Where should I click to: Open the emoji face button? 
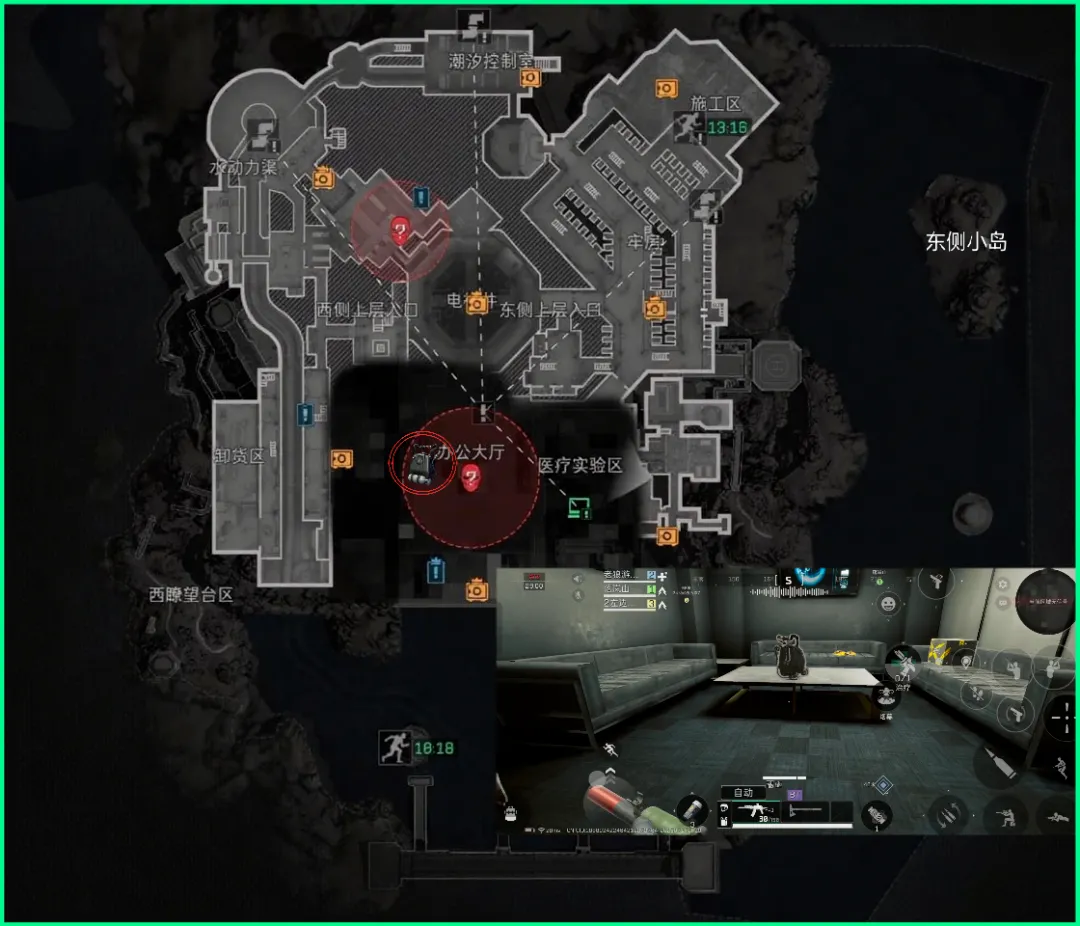(887, 606)
